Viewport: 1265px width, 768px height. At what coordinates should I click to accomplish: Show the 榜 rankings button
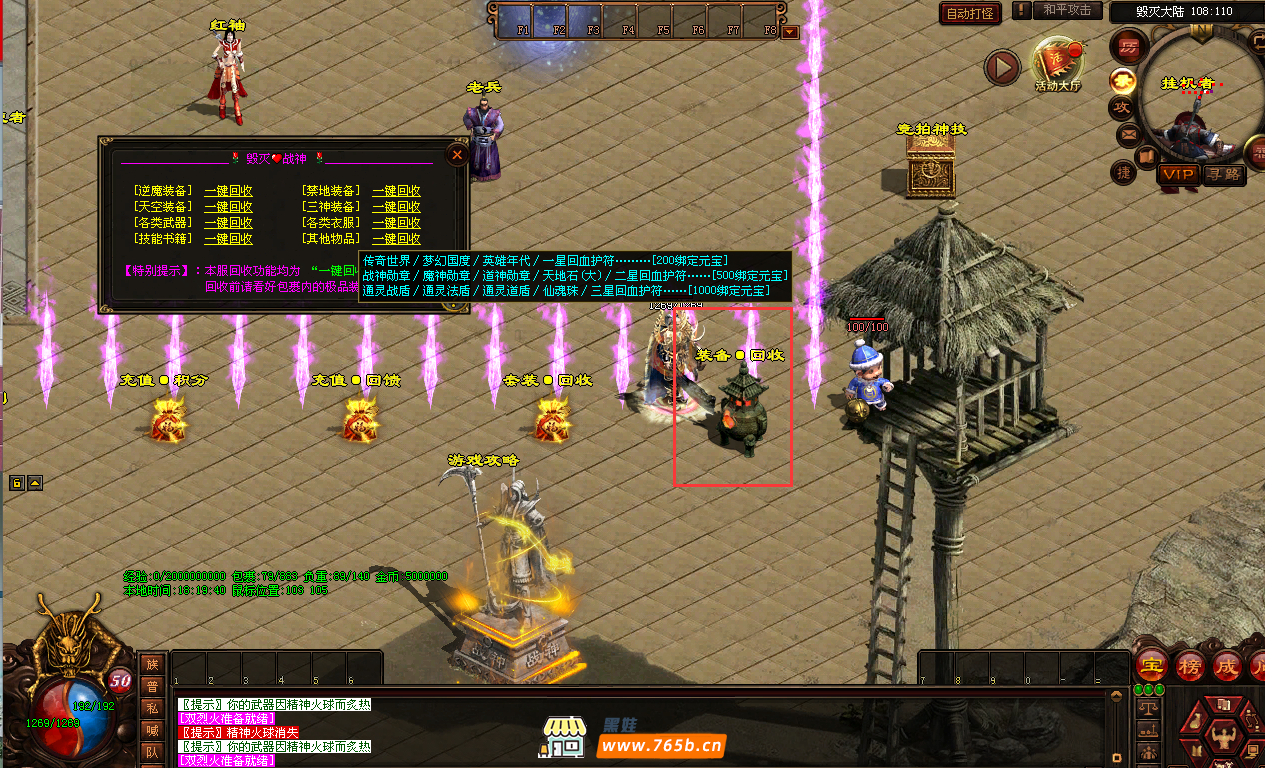(x=1189, y=665)
